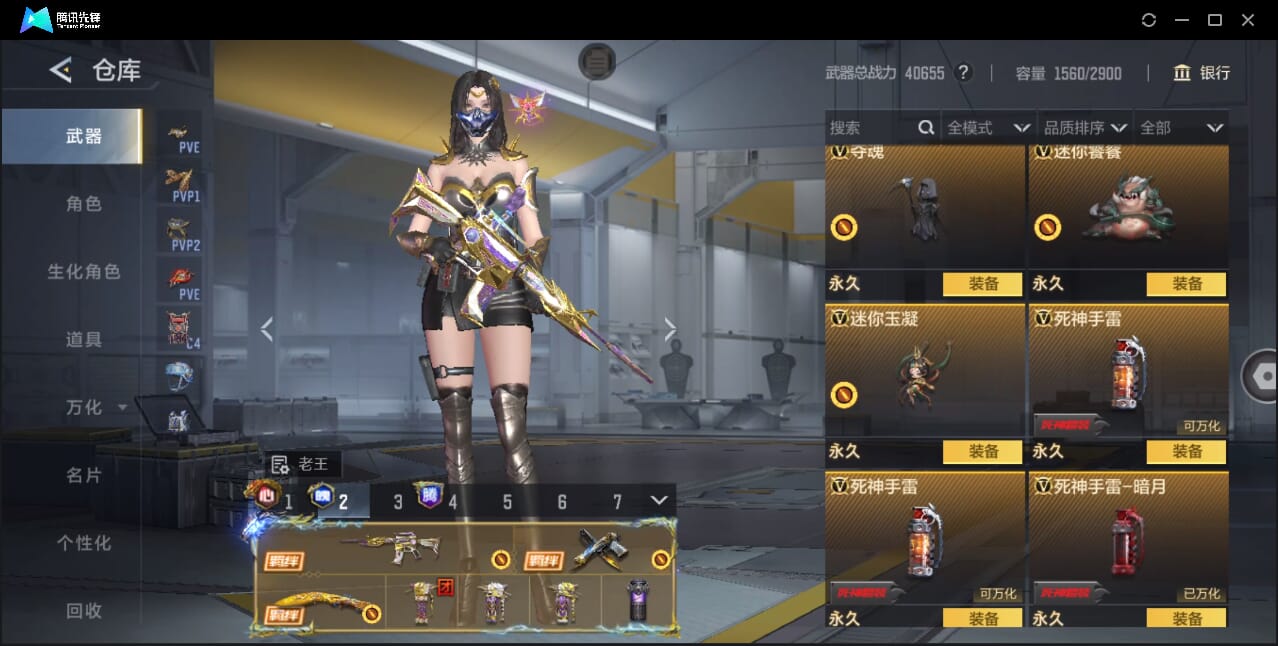This screenshot has width=1278, height=646.
Task: Show weapon power help question mark
Action: click(x=963, y=73)
